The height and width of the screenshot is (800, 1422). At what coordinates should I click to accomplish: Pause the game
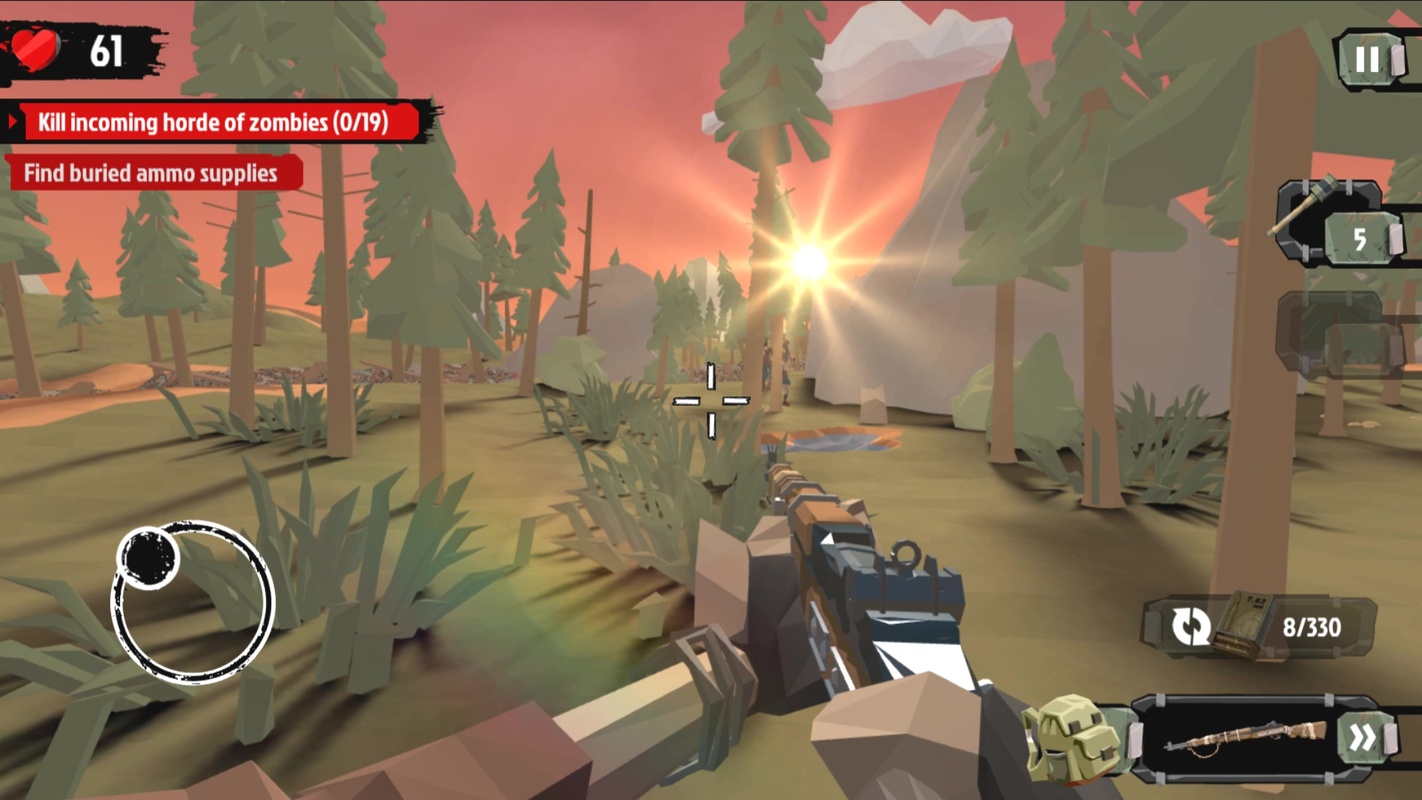coord(1367,60)
